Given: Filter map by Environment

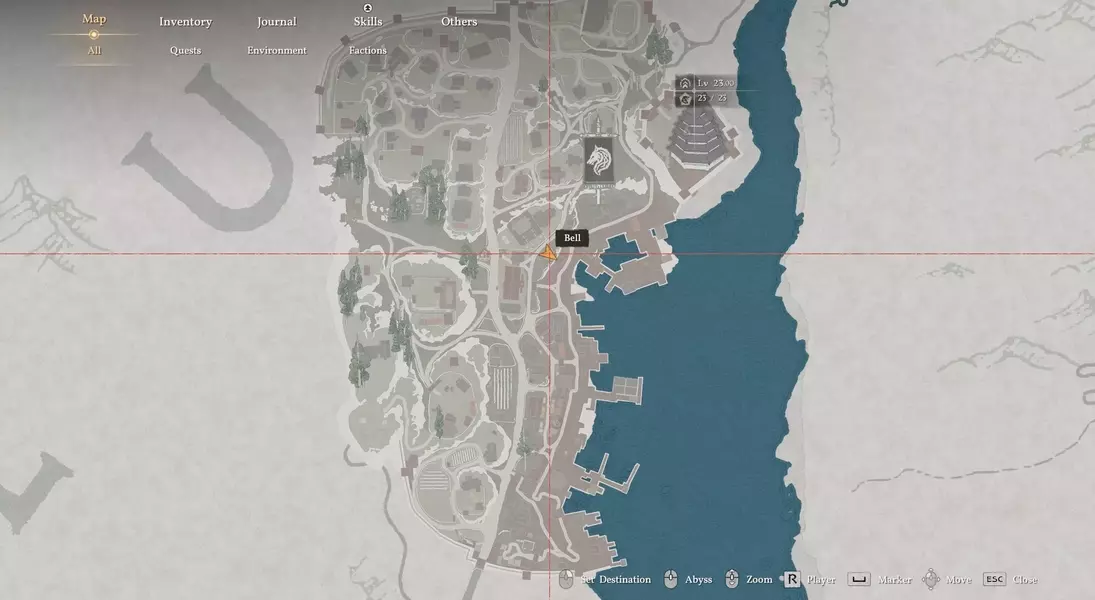Looking at the screenshot, I should click(x=277, y=50).
